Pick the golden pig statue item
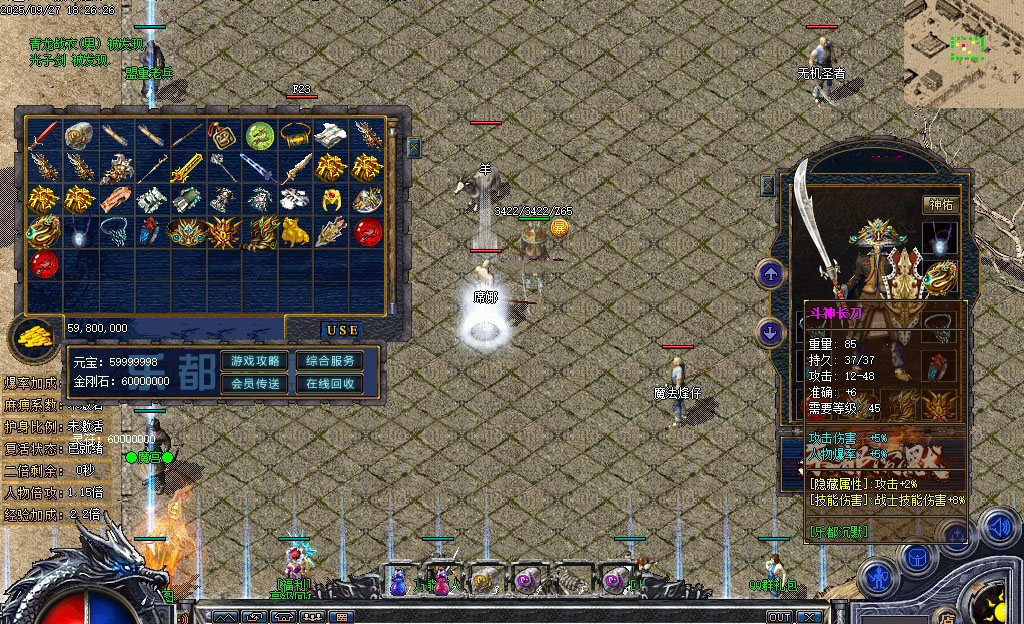1024x624 pixels. 295,232
